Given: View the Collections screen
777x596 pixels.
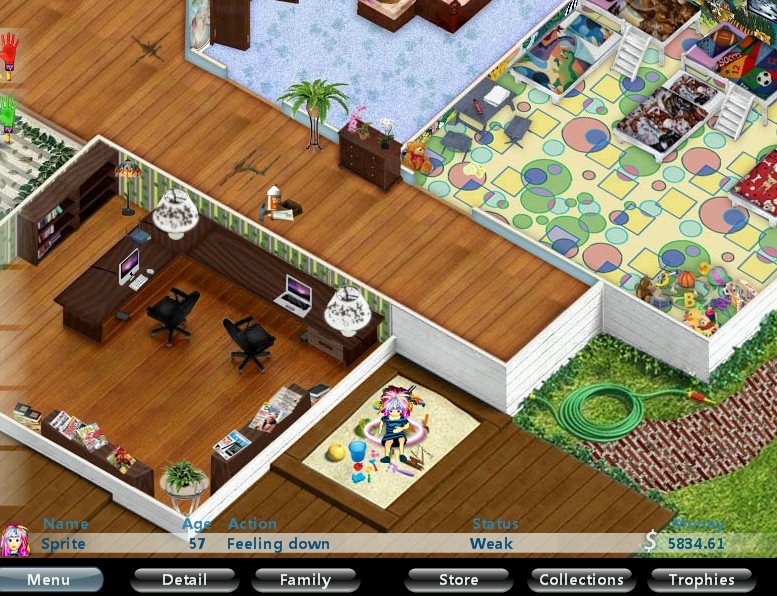Looking at the screenshot, I should 581,580.
